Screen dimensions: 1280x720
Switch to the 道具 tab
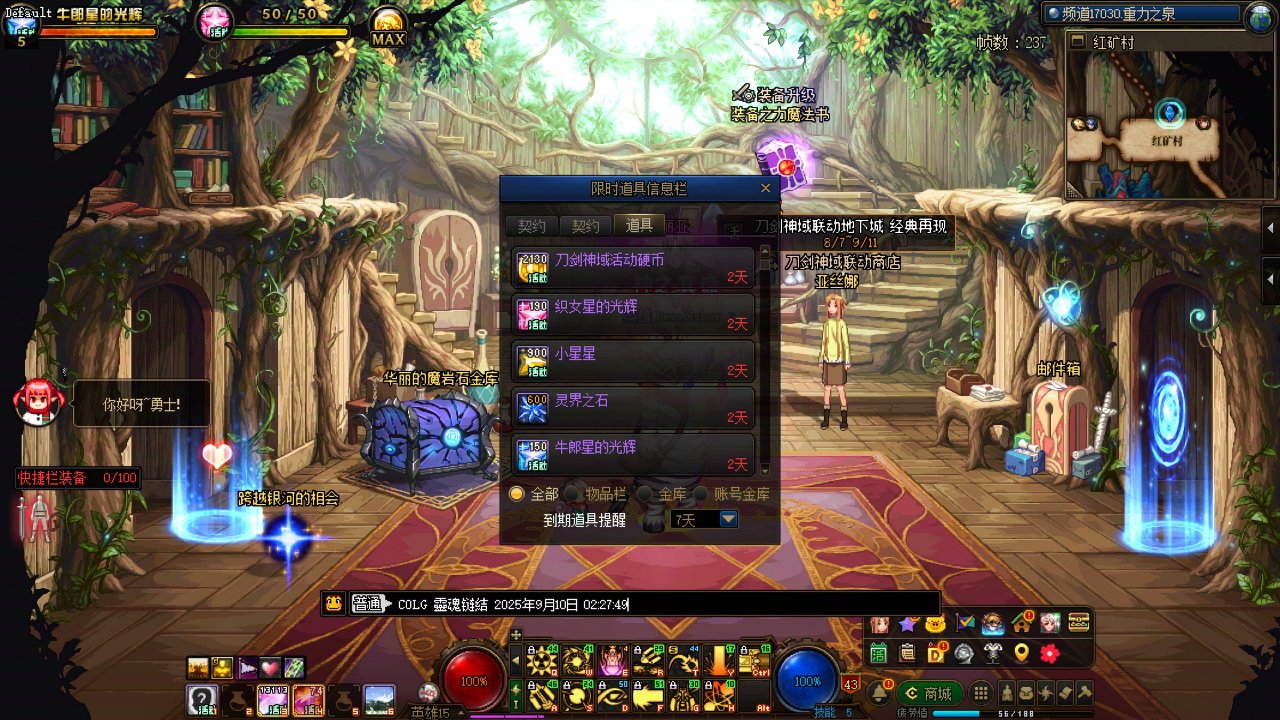pos(639,226)
